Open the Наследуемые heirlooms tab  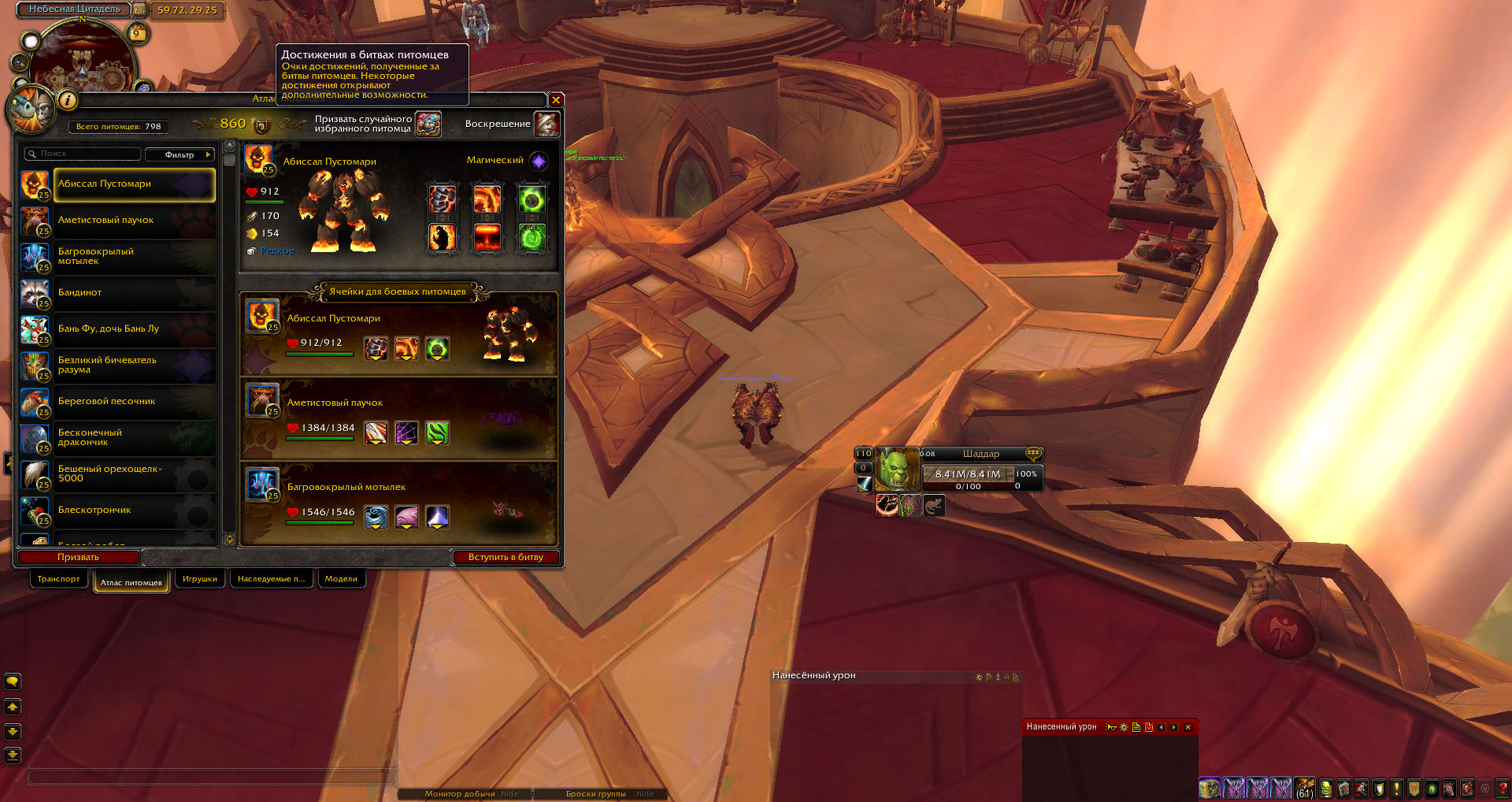[271, 579]
